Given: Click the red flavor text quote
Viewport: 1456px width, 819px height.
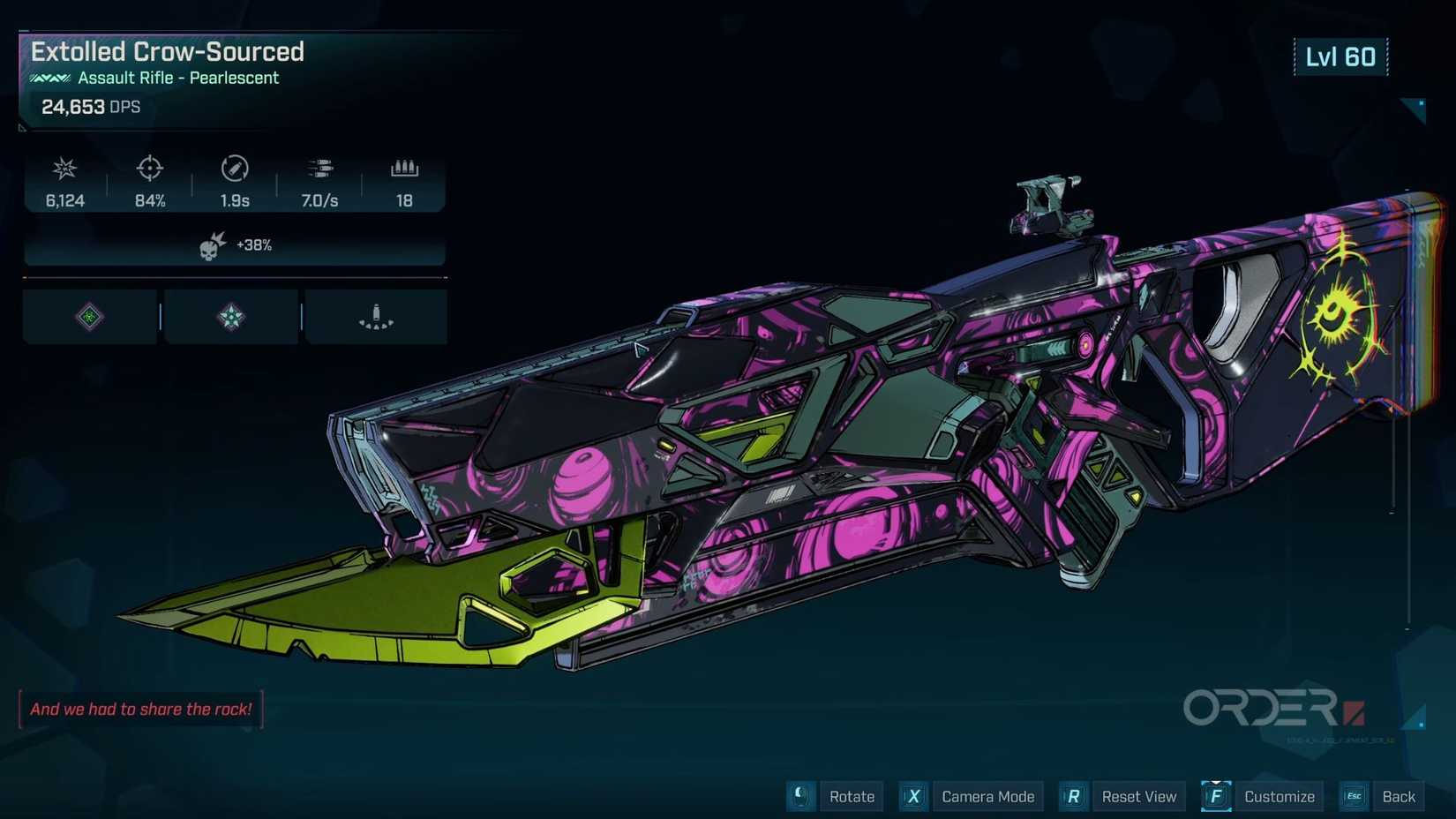Looking at the screenshot, I should (140, 708).
